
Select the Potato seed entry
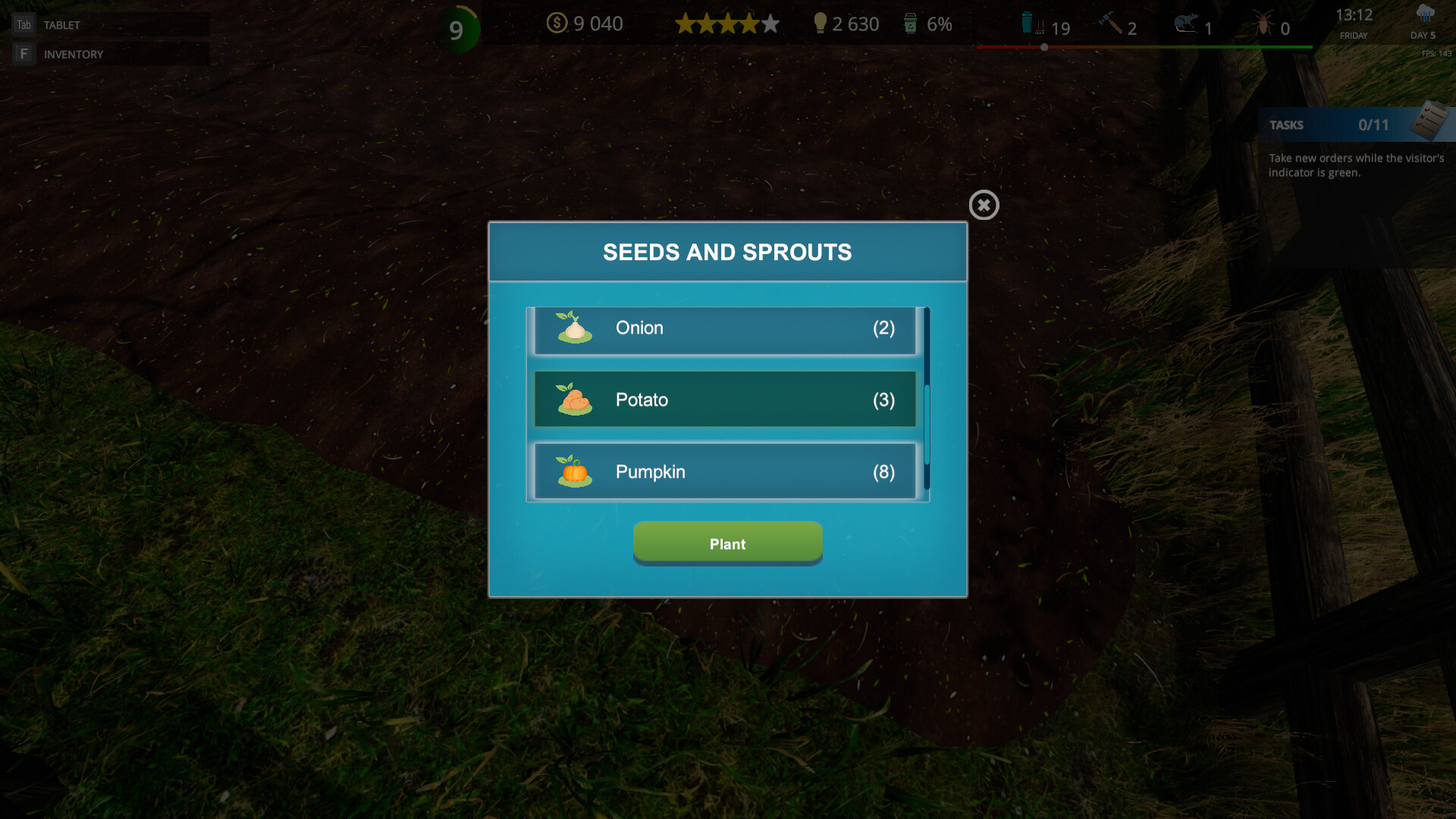[x=723, y=400]
